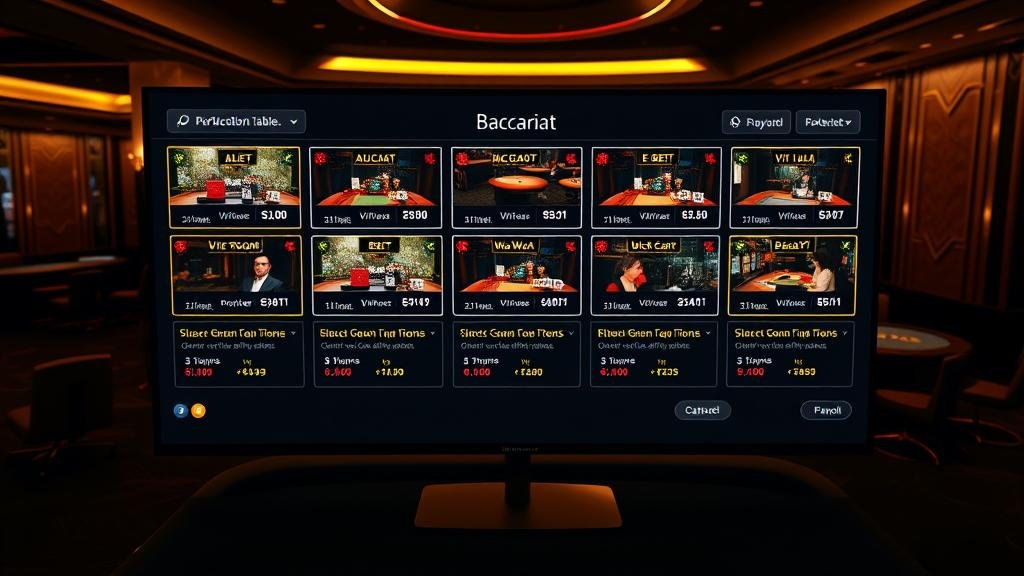The image size is (1024, 576).
Task: Open the table search dropdown with magnifier icon
Action: click(x=236, y=121)
